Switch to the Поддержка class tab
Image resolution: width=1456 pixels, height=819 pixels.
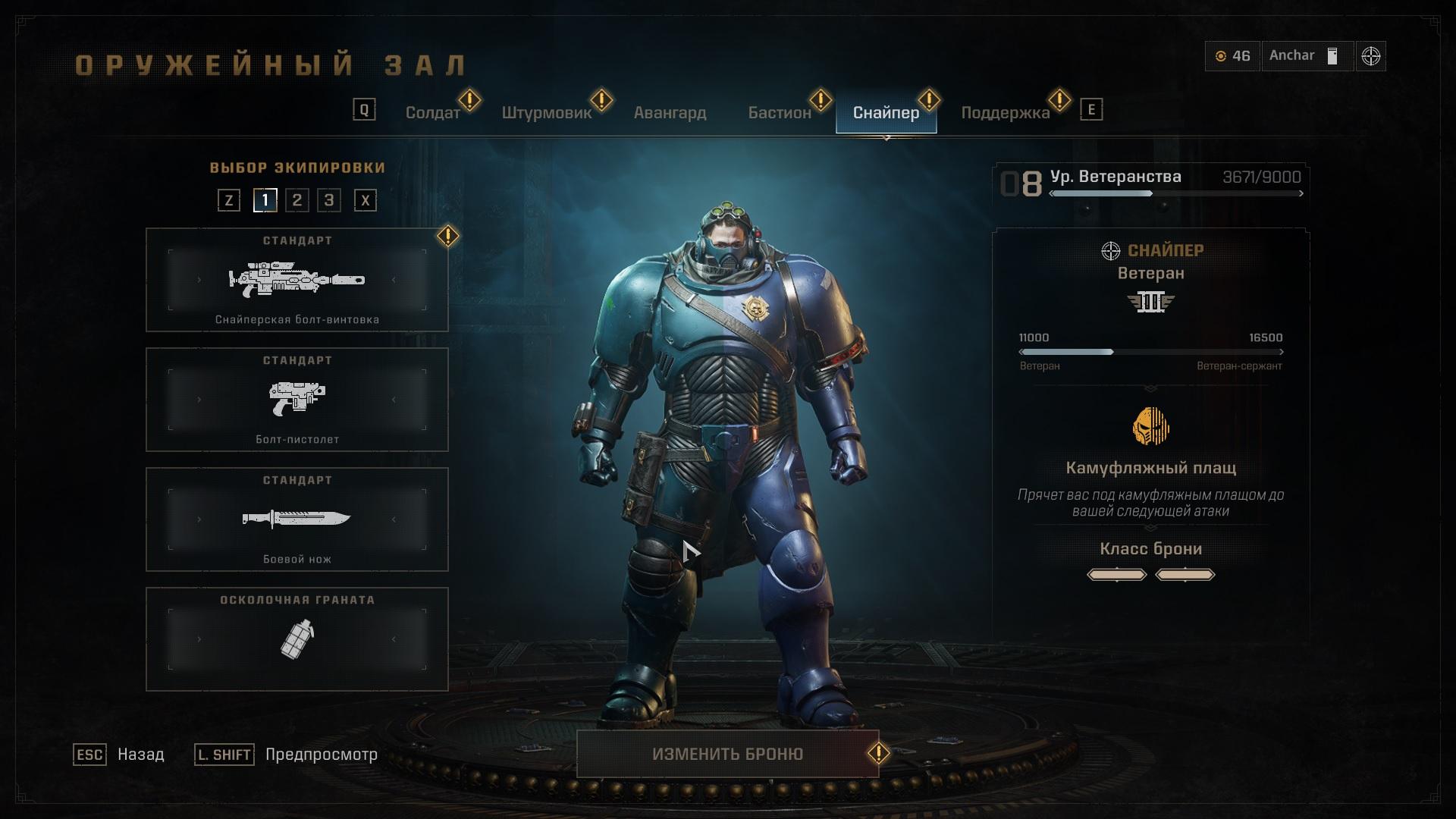1005,113
